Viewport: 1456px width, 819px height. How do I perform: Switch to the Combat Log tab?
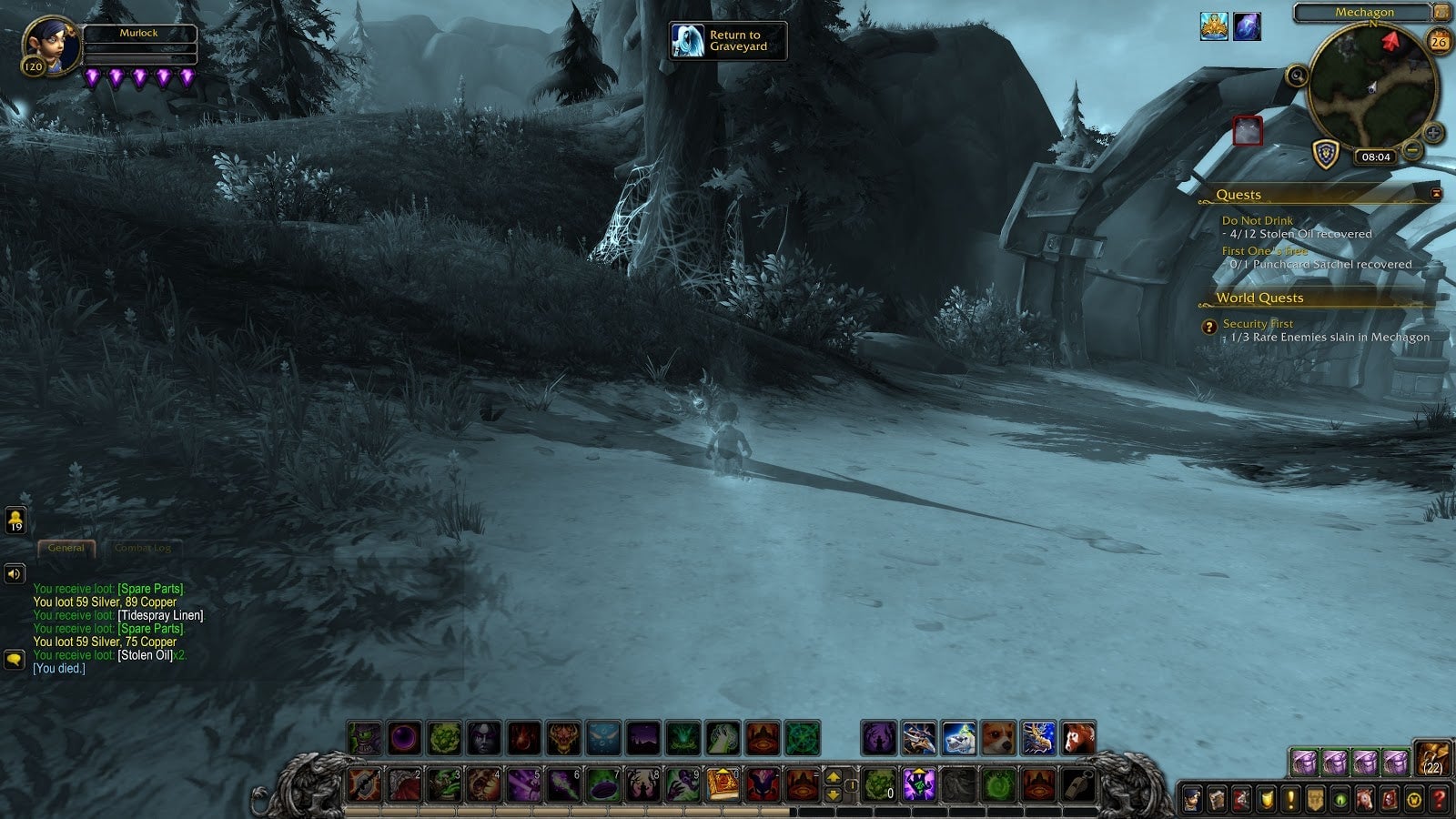coord(146,548)
